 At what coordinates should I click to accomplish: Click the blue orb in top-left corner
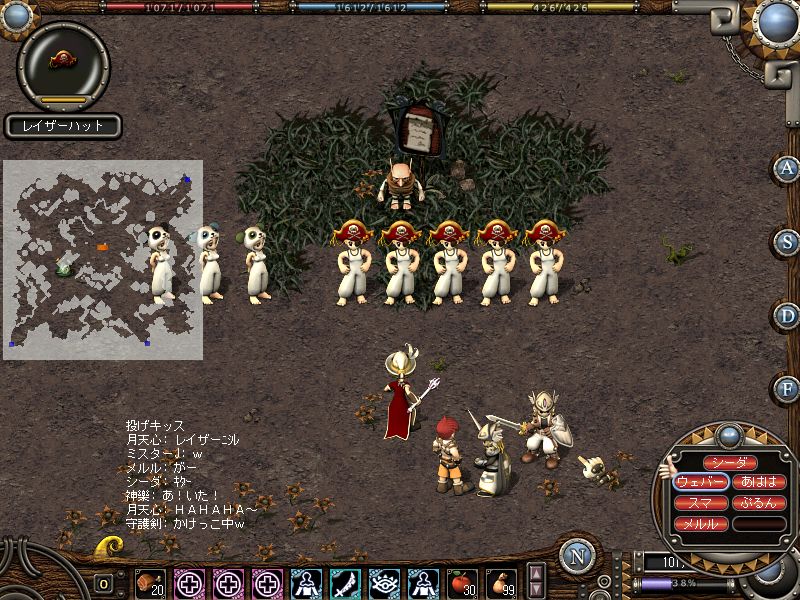[17, 13]
